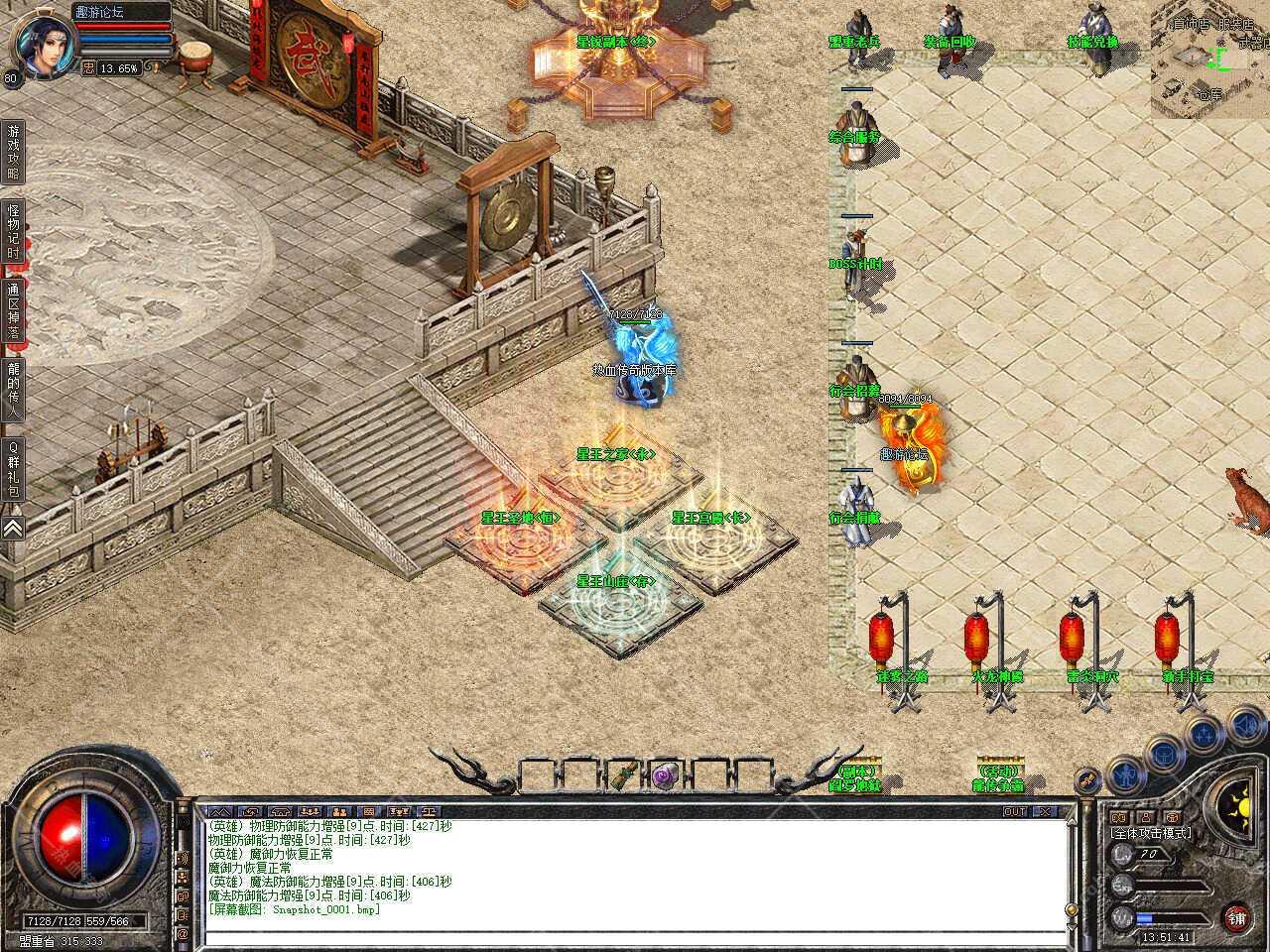Screen dimensions: 1270x952
Task: Select the first small mode icon above 全体攻击模式
Action: (1119, 815)
